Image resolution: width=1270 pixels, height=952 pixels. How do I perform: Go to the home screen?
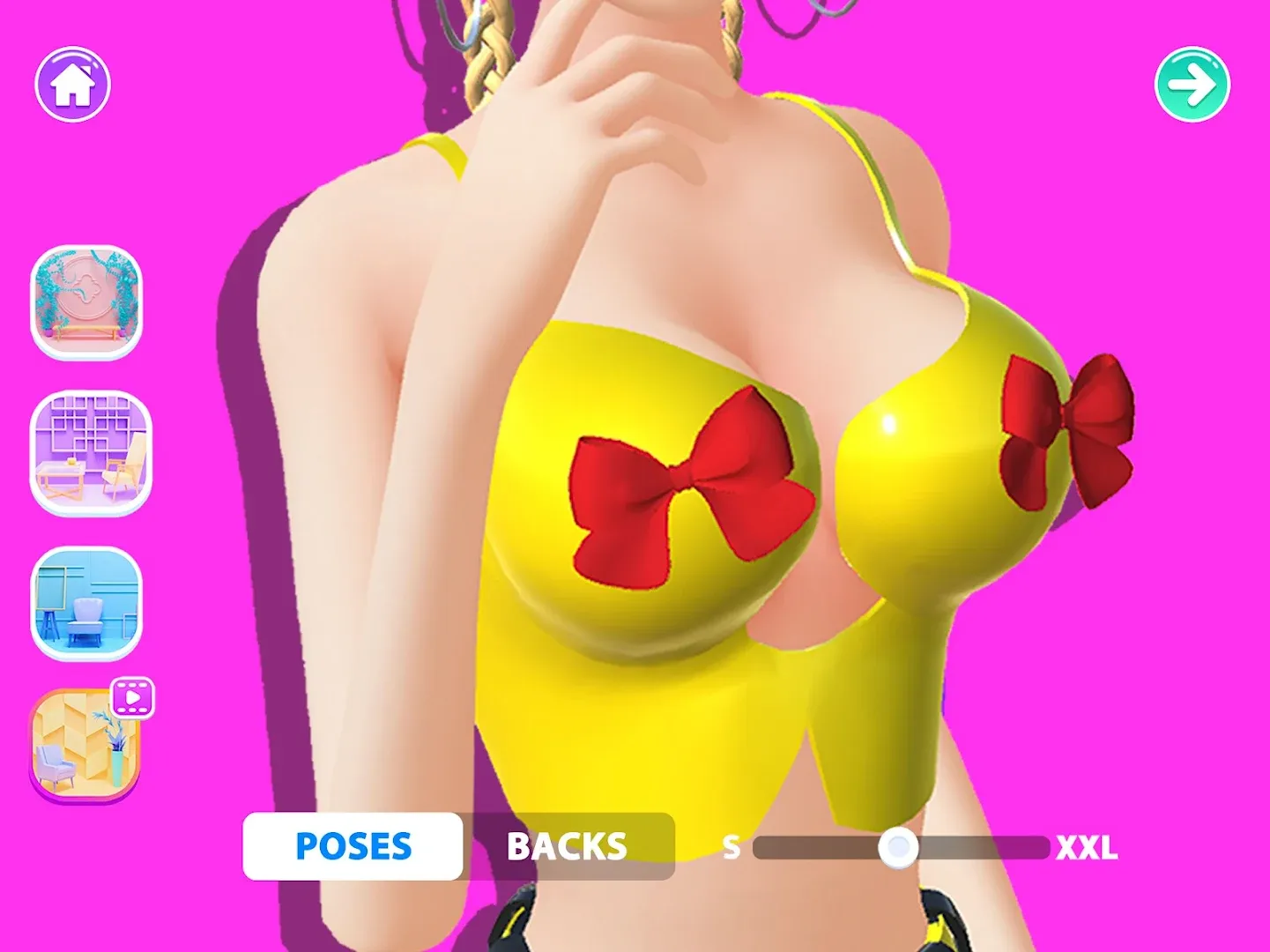pyautogui.click(x=72, y=84)
